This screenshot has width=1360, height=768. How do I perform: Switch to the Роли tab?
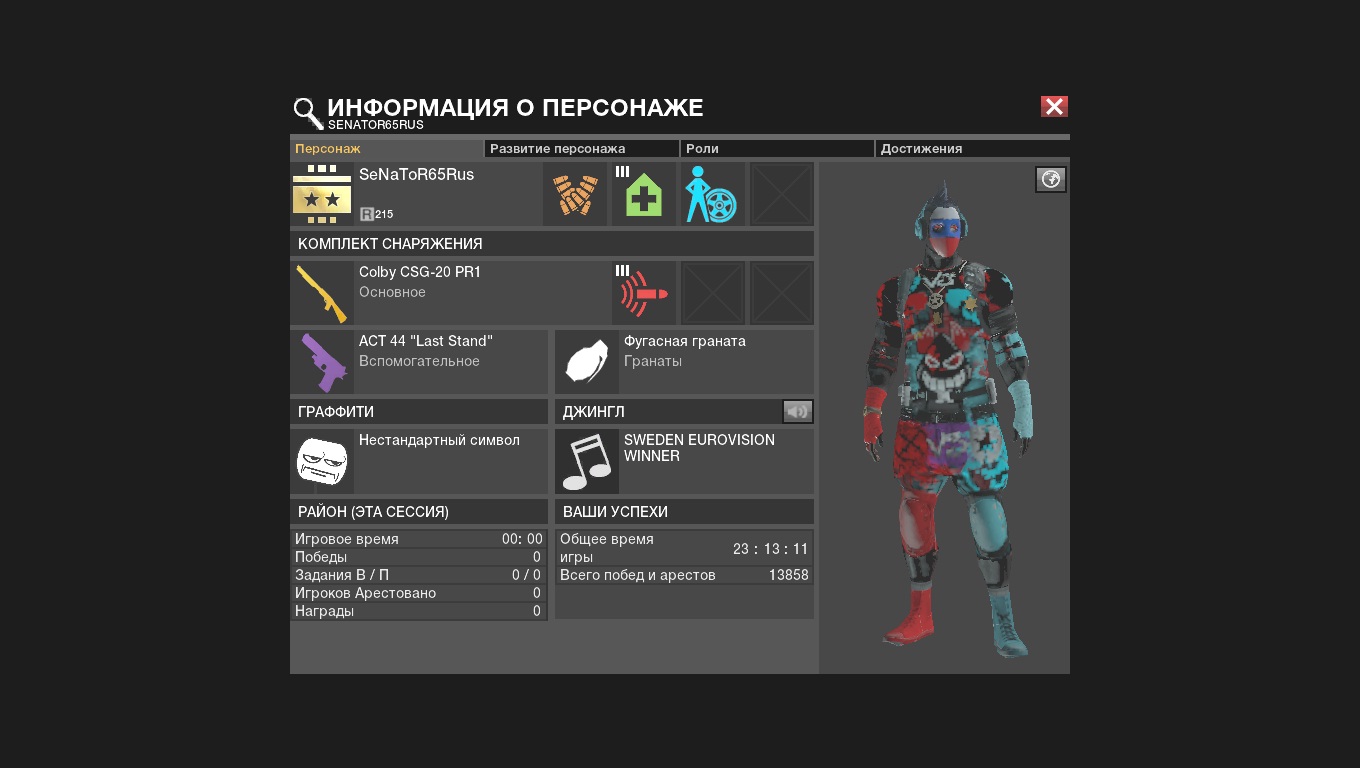pyautogui.click(x=776, y=149)
